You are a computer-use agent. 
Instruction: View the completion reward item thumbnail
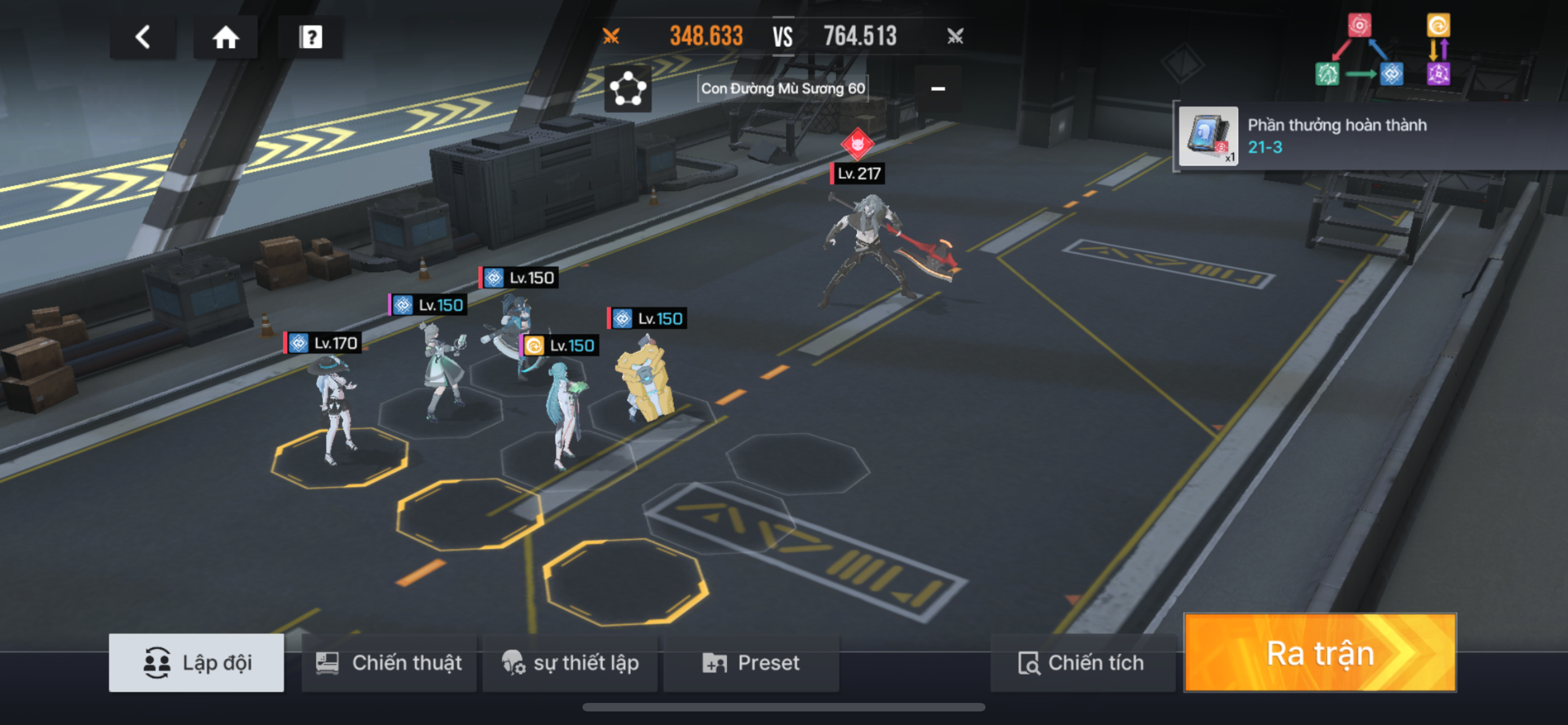[1208, 136]
